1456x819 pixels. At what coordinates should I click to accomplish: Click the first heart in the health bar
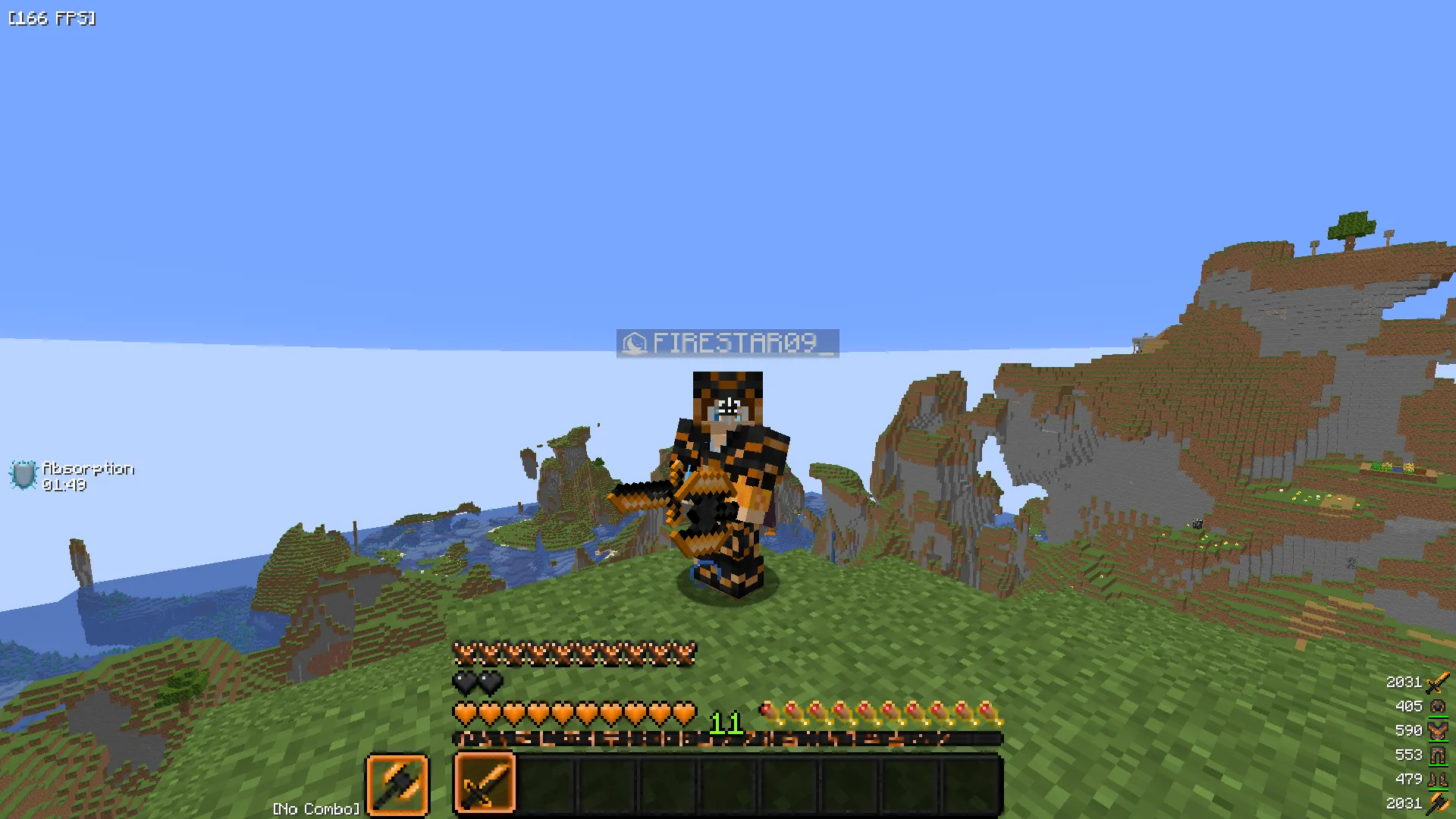(x=463, y=713)
